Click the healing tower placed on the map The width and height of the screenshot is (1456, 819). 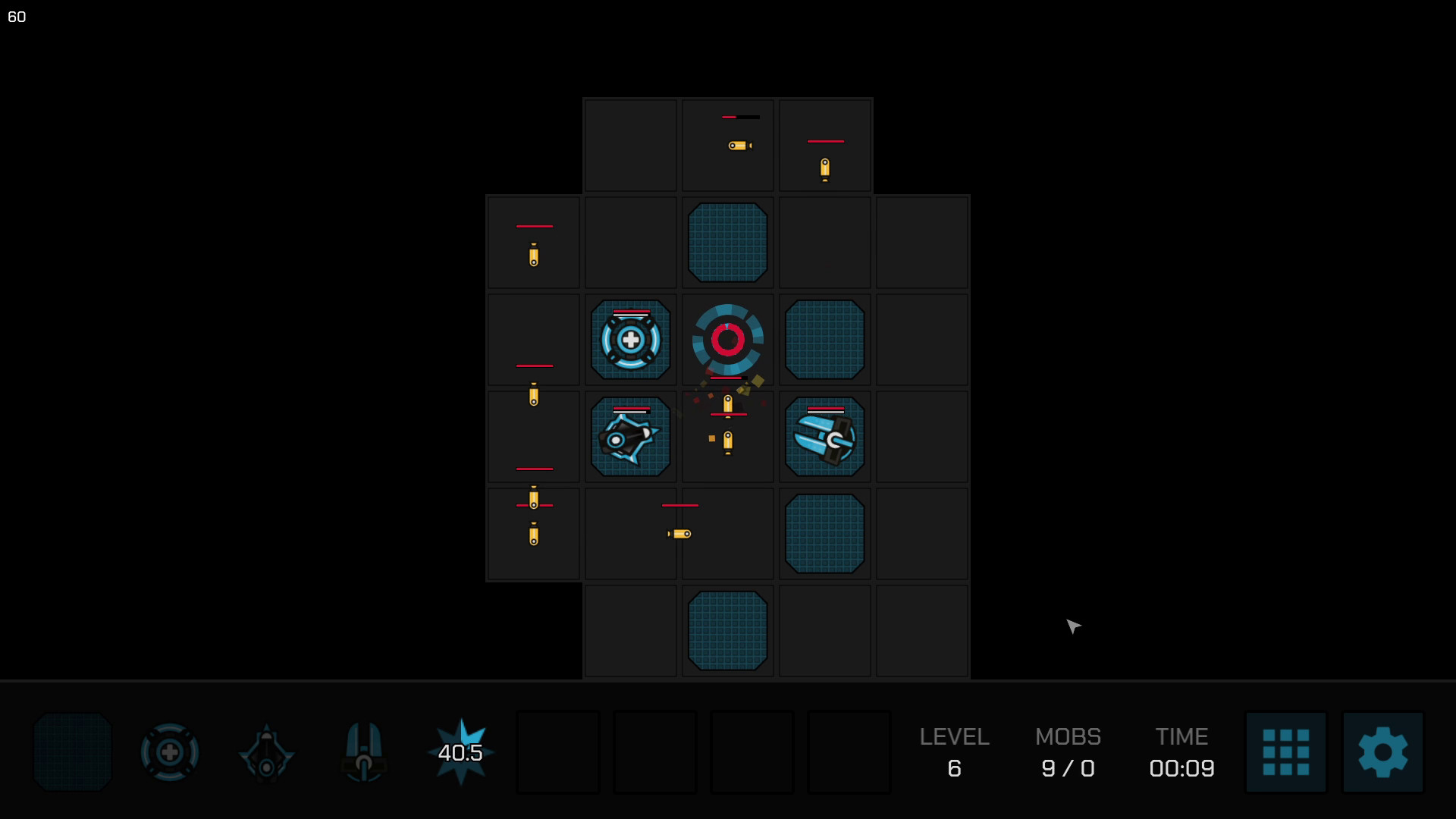coord(630,340)
